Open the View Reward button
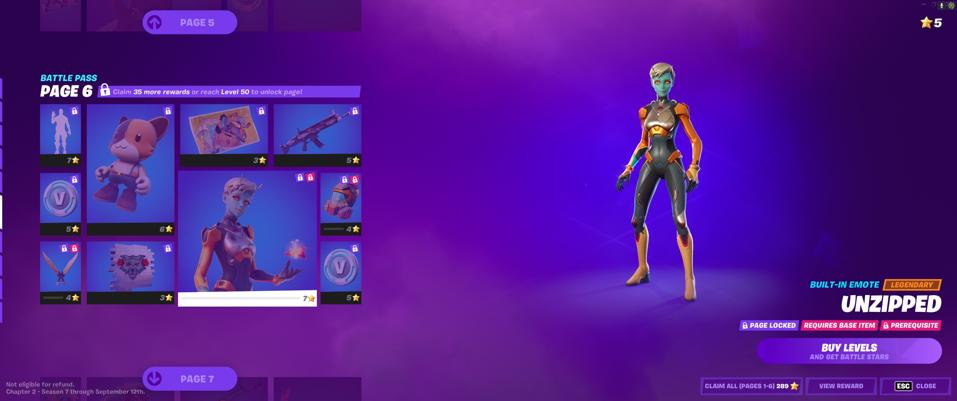 pyautogui.click(x=841, y=386)
